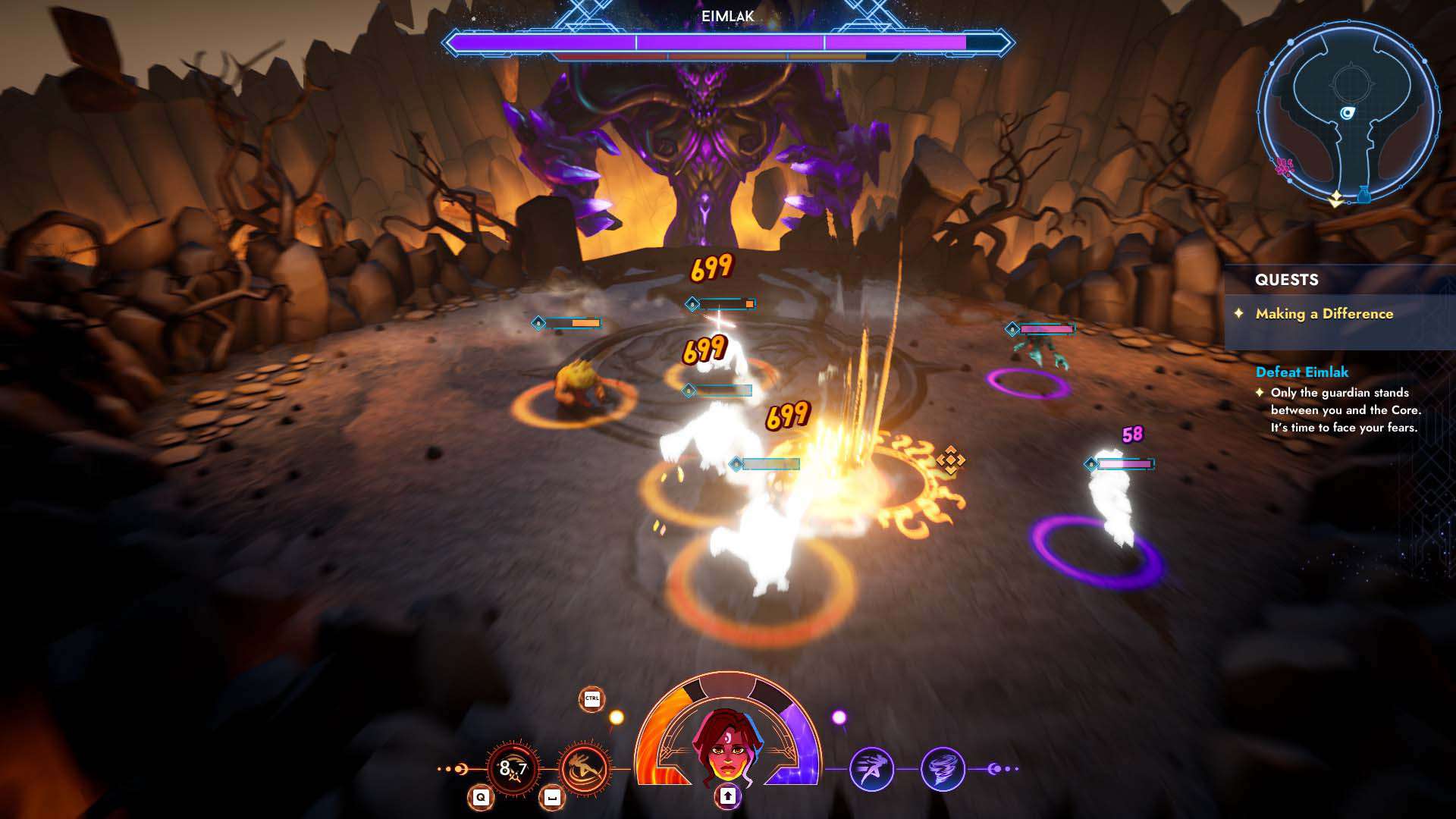Use the orange leaping figure ability
Viewport: 1456px width, 819px height.
584,769
